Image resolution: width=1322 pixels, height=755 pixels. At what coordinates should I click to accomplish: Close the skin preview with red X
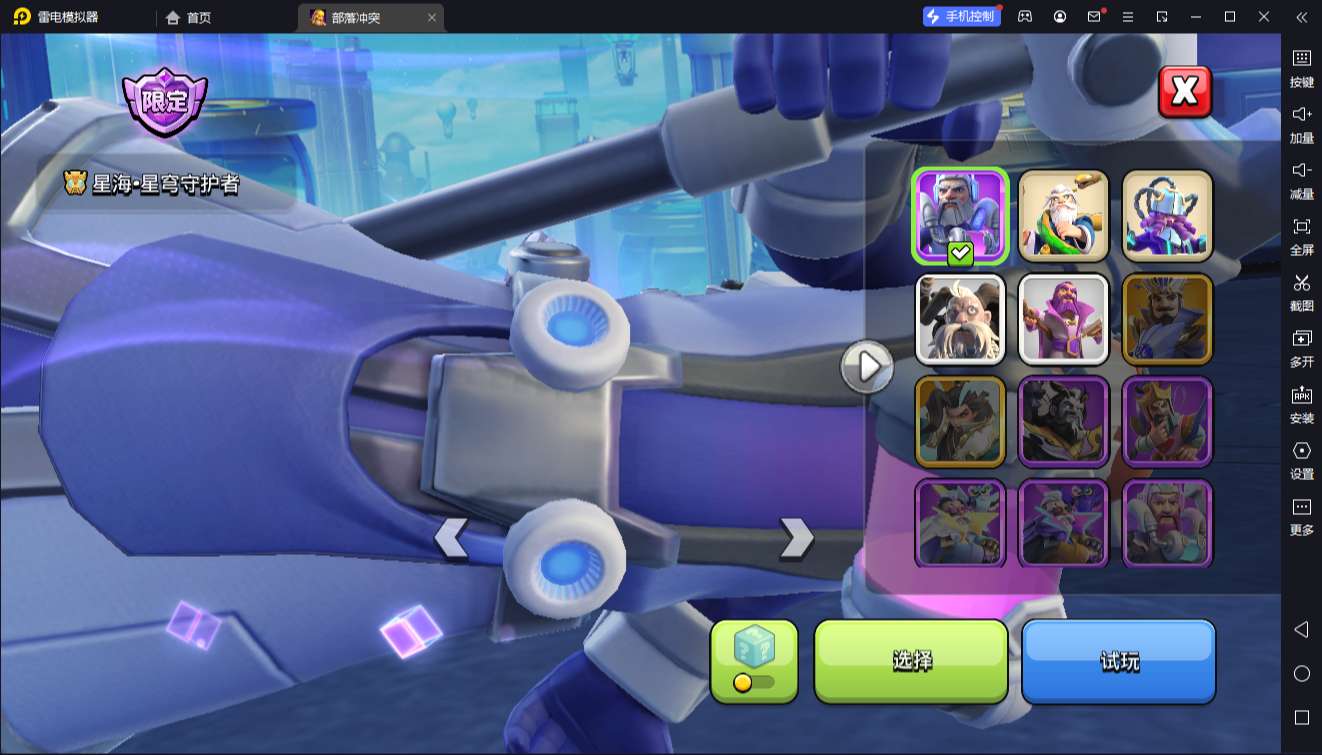[1184, 92]
